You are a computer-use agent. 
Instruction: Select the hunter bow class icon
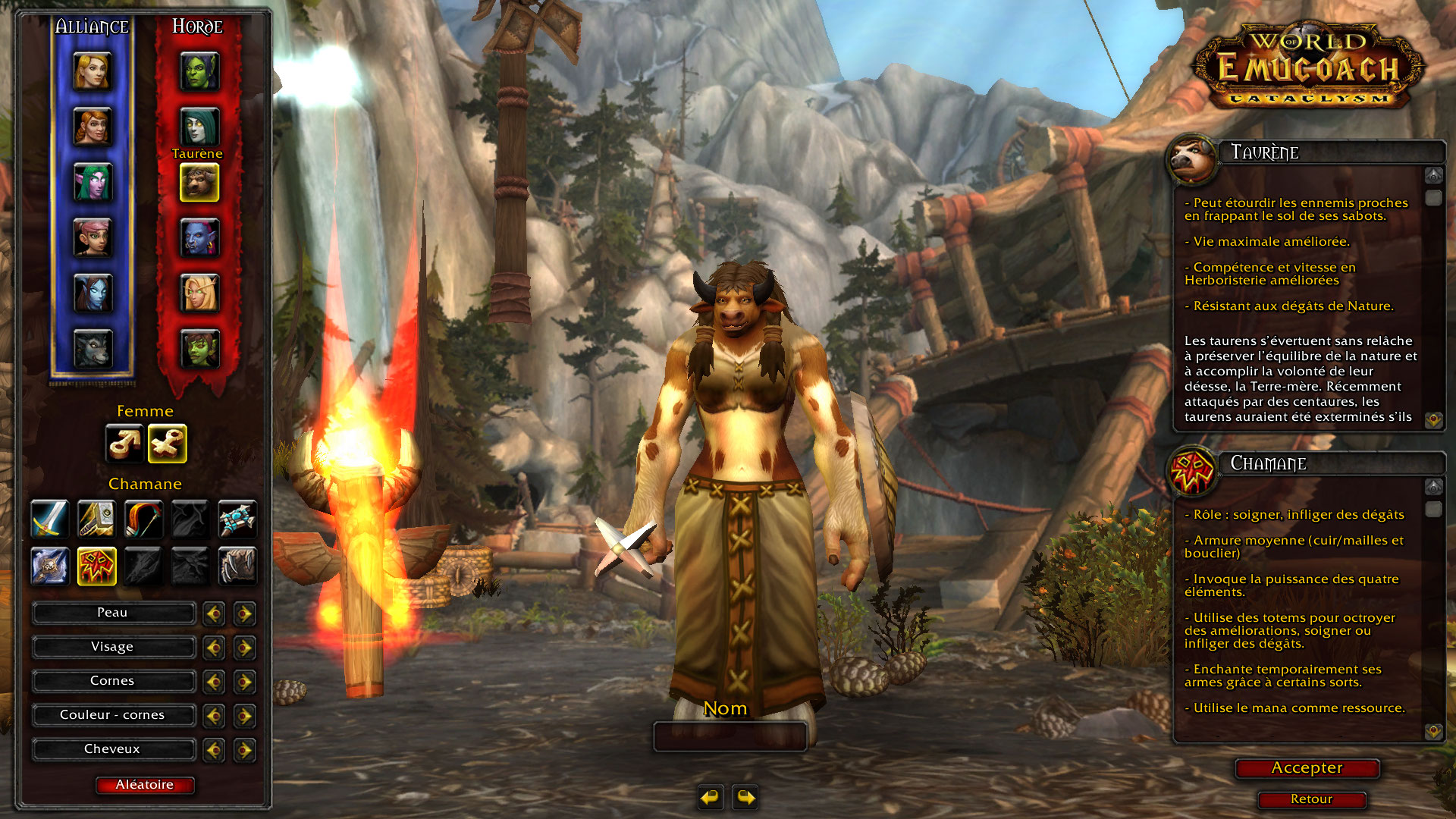coord(143,519)
